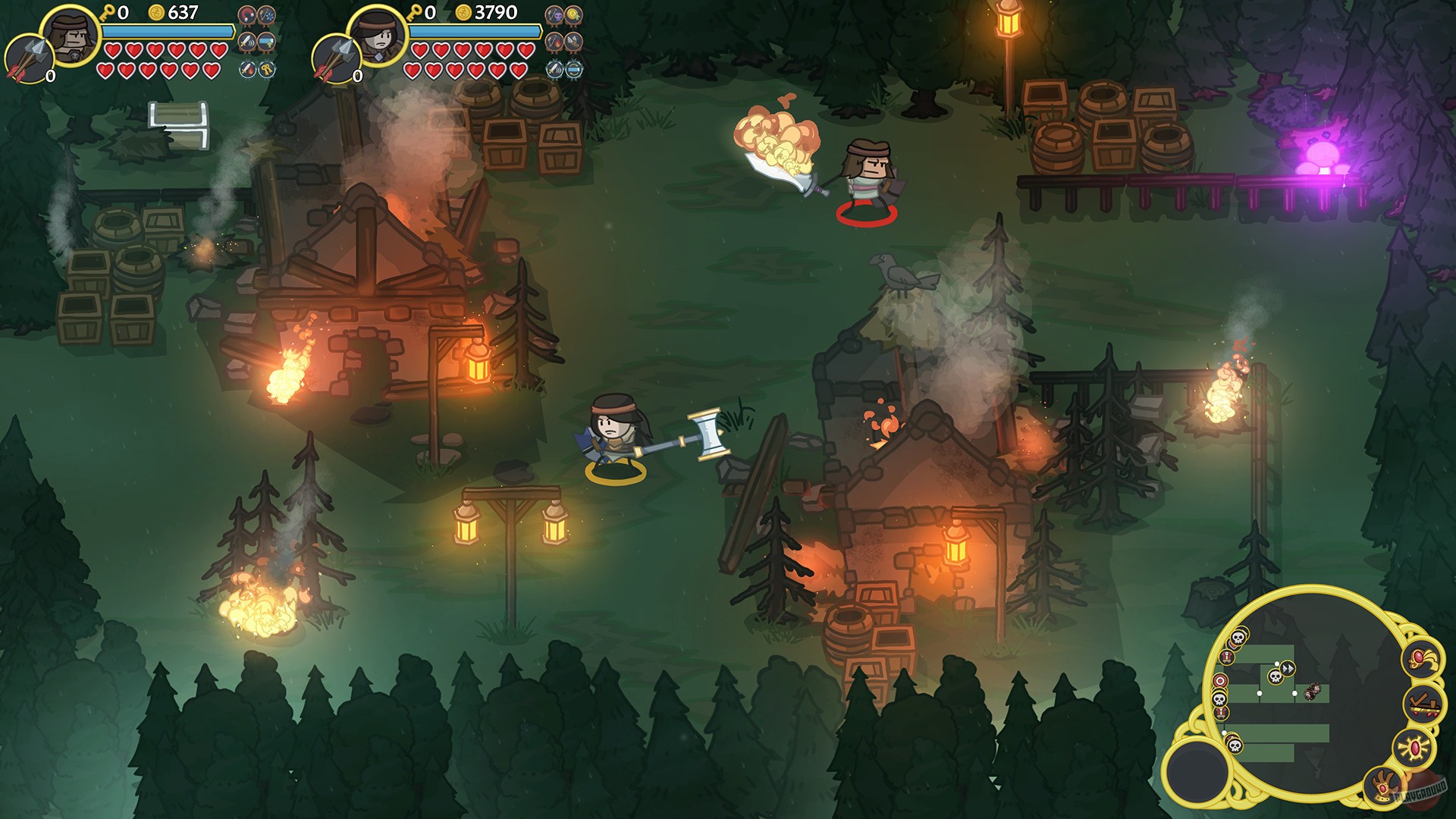Click the golden keys perk icon

tap(266, 69)
